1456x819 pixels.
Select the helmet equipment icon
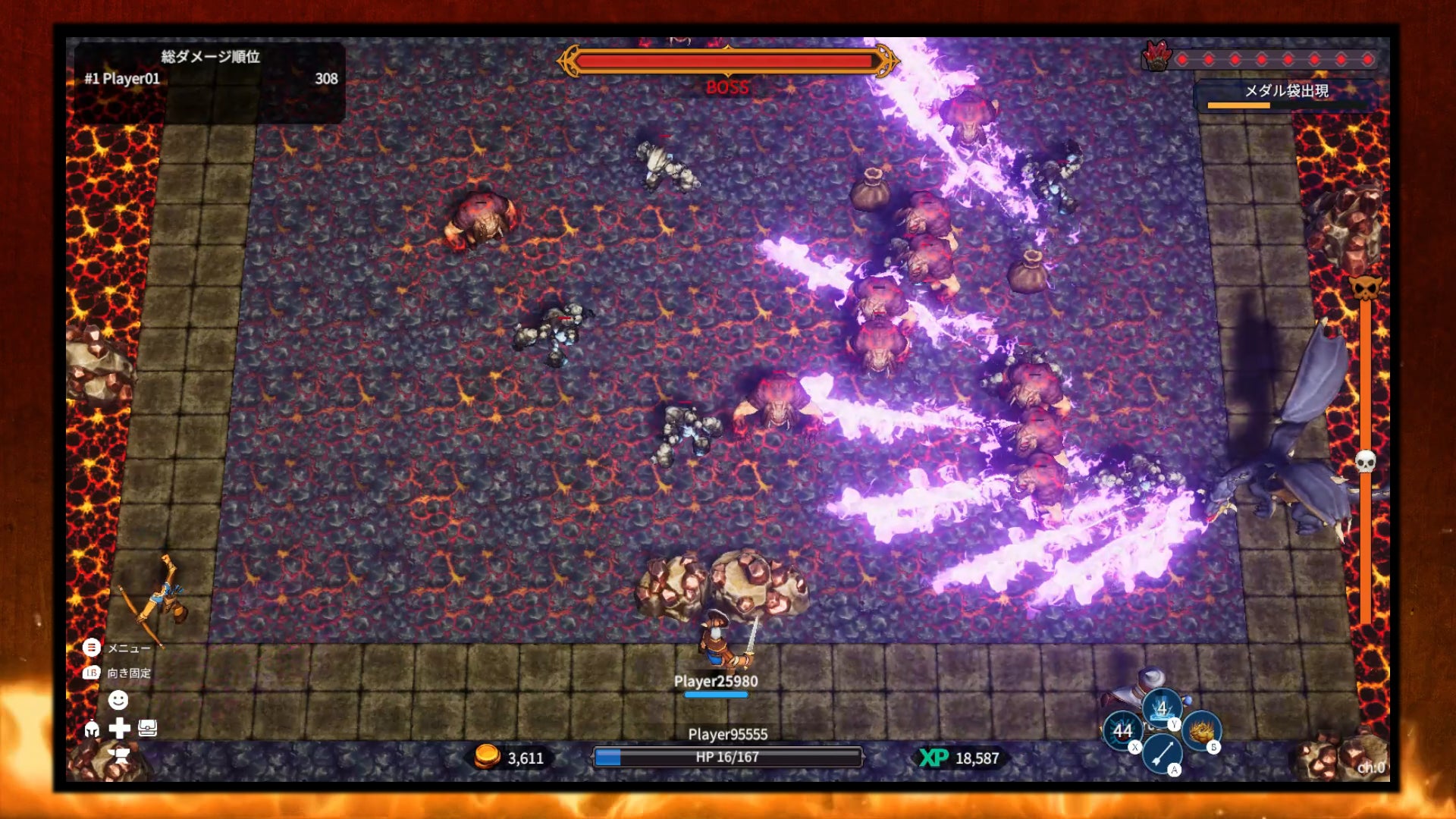[x=92, y=730]
